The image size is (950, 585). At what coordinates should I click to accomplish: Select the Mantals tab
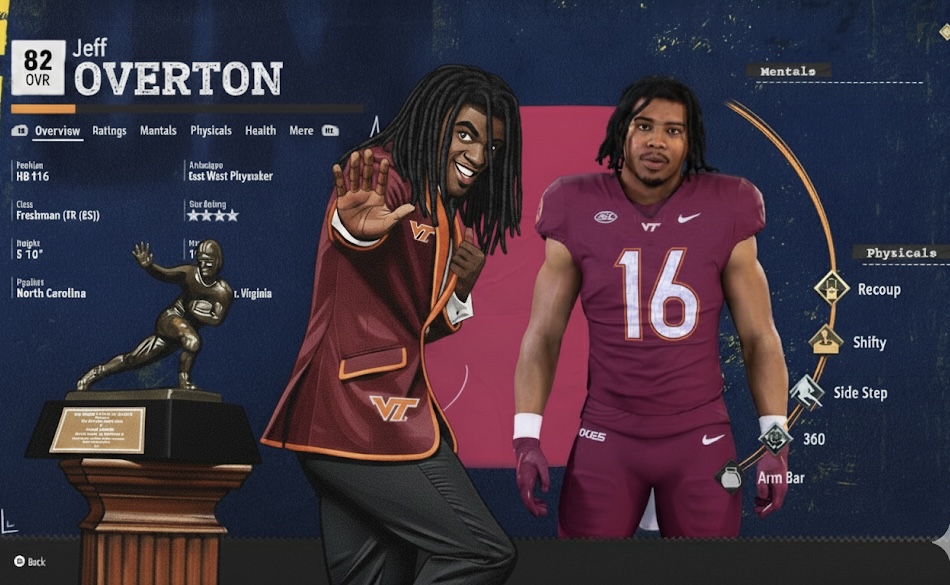(158, 131)
